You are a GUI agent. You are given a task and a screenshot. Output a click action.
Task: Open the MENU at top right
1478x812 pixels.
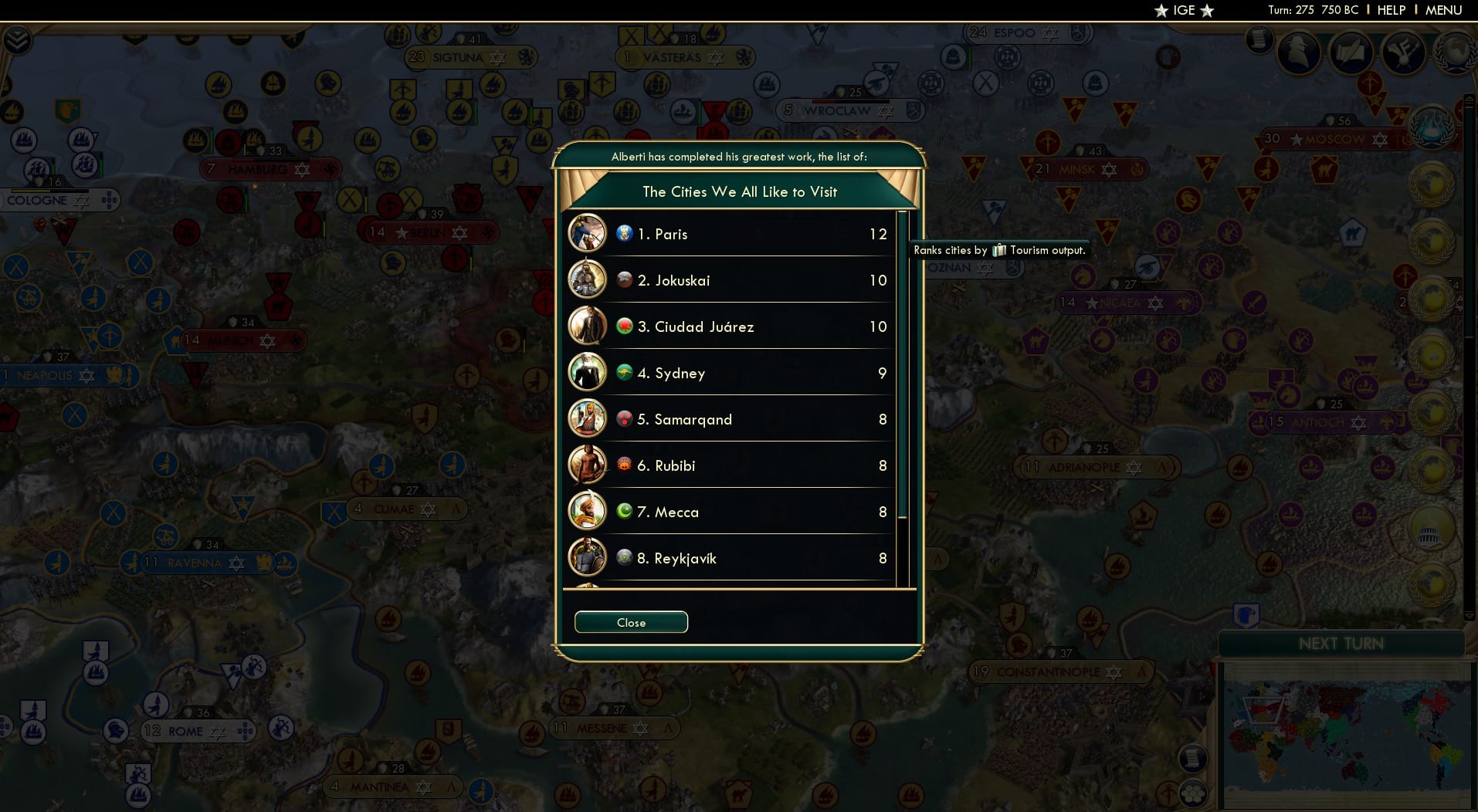click(x=1443, y=10)
